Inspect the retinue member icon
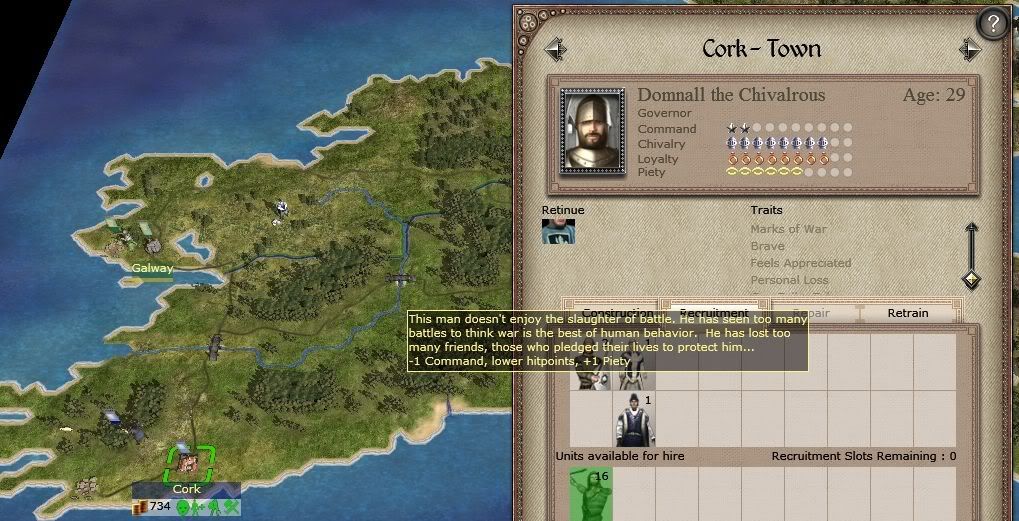The height and width of the screenshot is (521, 1019). (558, 231)
